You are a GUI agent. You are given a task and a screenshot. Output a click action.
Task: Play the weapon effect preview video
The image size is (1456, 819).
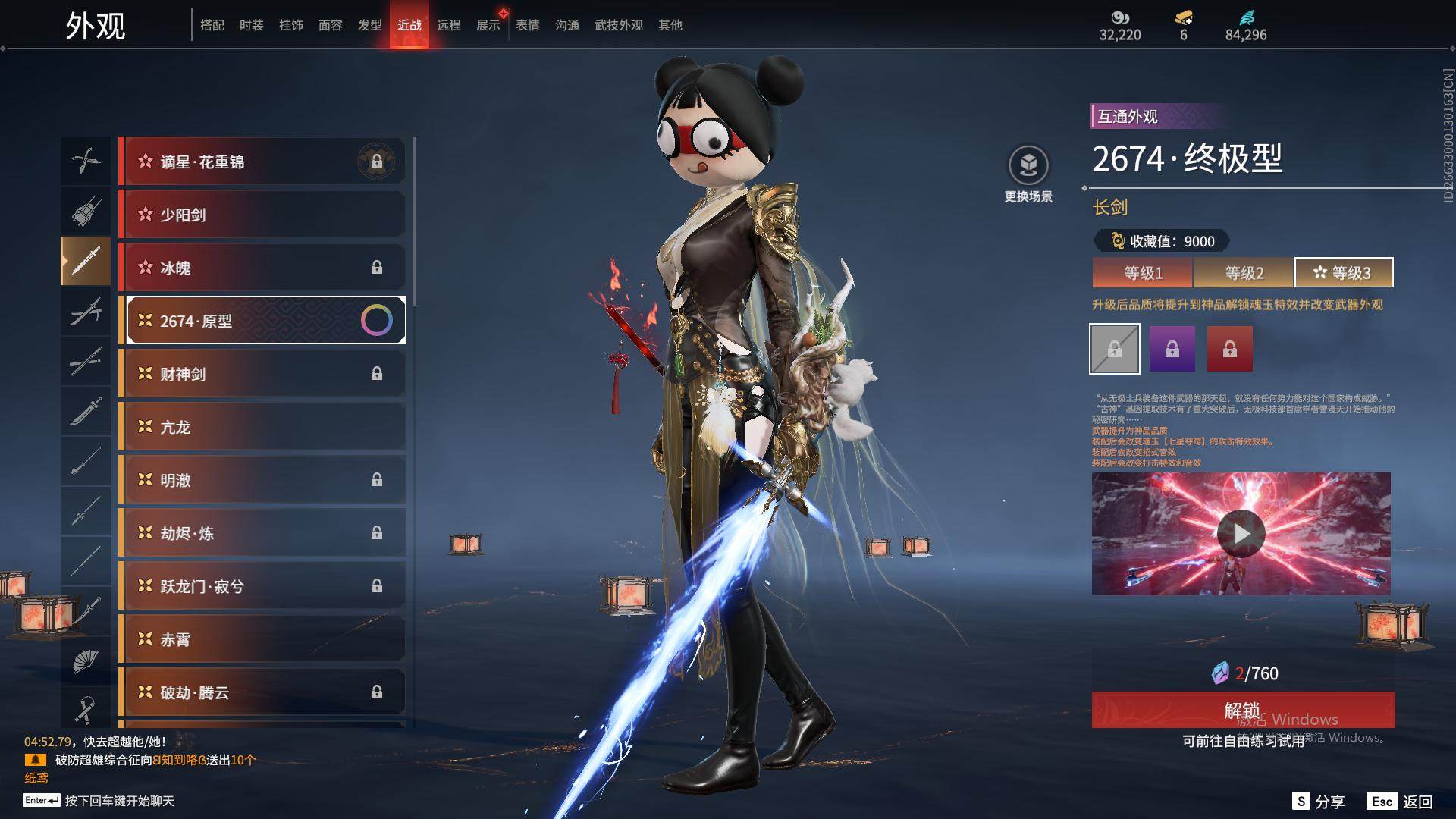(x=1241, y=534)
